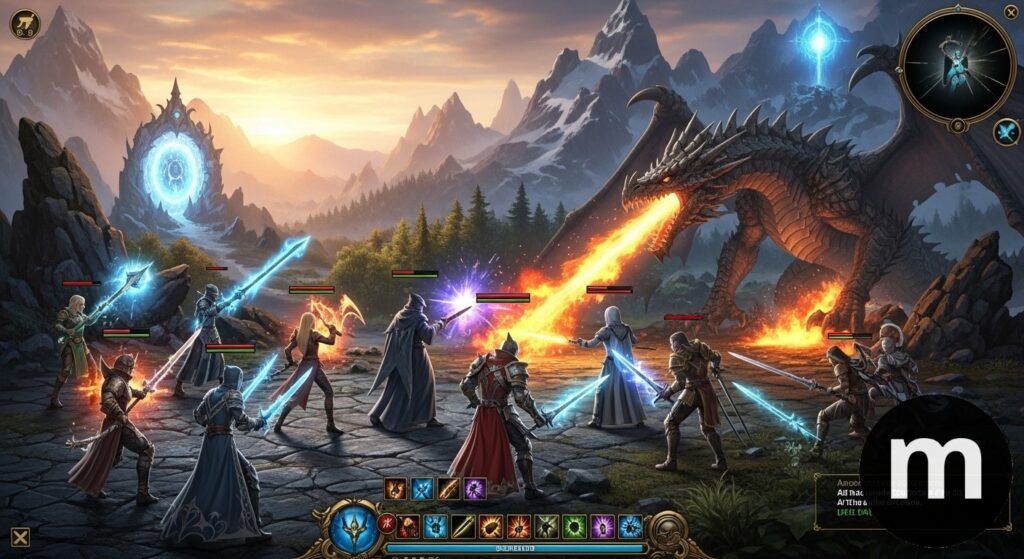The image size is (1024, 559).
Task: Open the golden skull medallion on the hotbar
Action: coord(667,527)
